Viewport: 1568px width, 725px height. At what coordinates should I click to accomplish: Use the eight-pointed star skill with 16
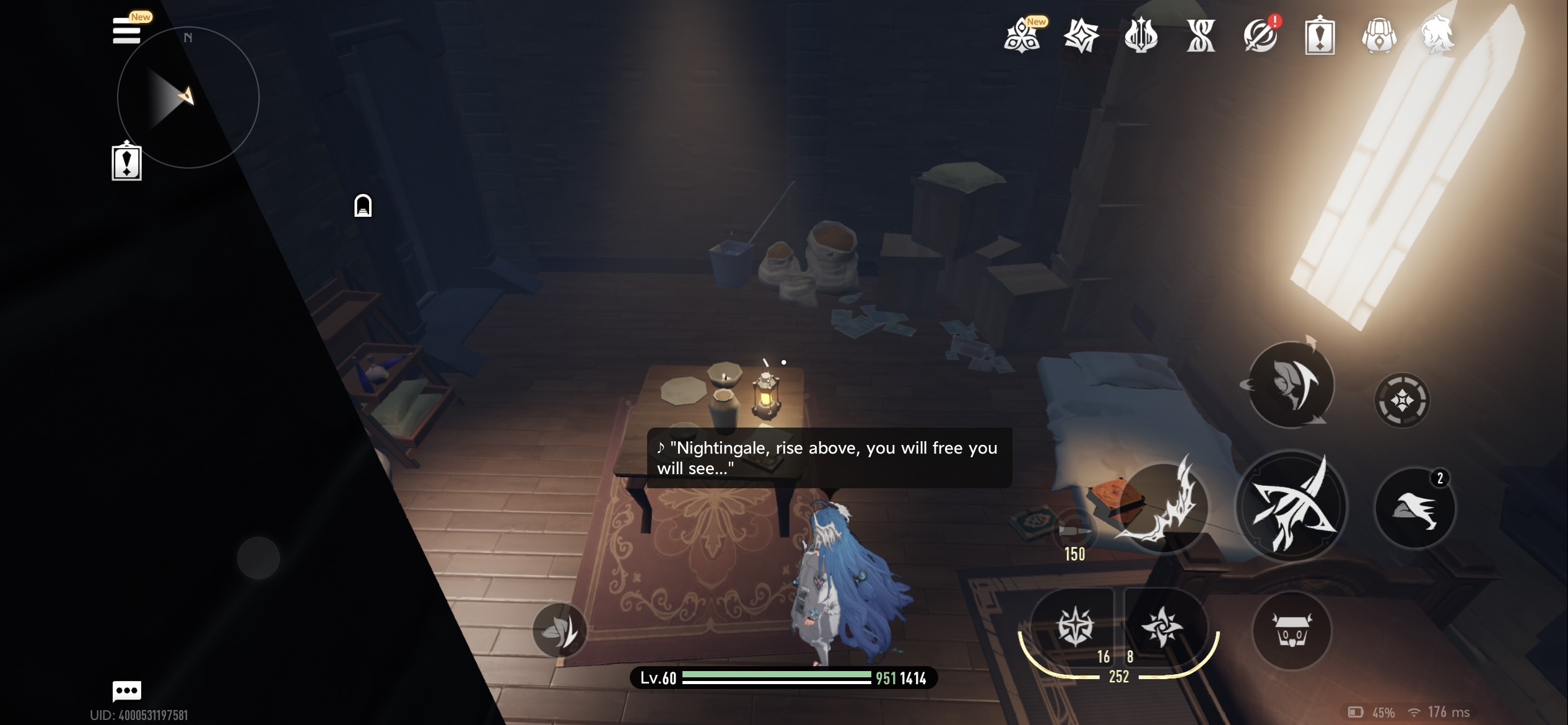pos(1075,627)
